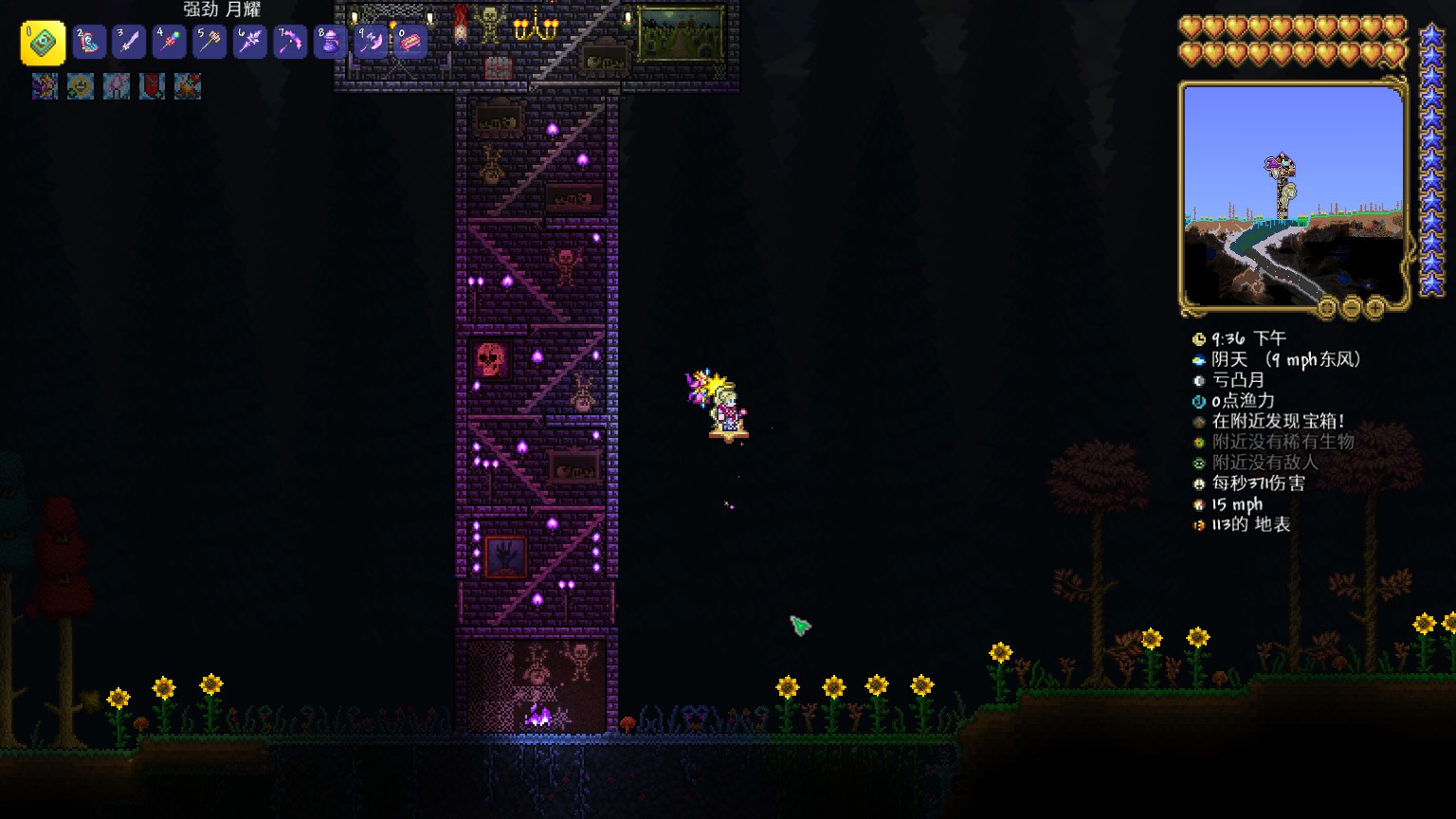Select the golden hammer in hotbar slot 5
This screenshot has height=819, width=1456.
pos(209,42)
